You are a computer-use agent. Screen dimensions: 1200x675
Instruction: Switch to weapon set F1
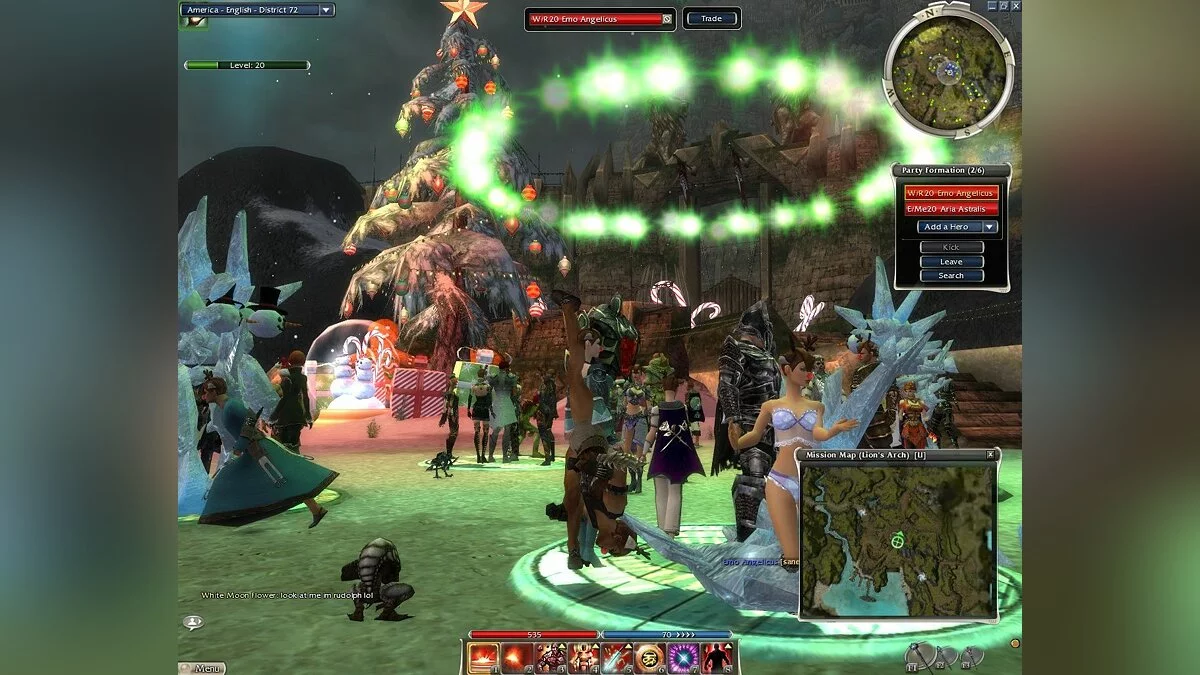pyautogui.click(x=920, y=656)
